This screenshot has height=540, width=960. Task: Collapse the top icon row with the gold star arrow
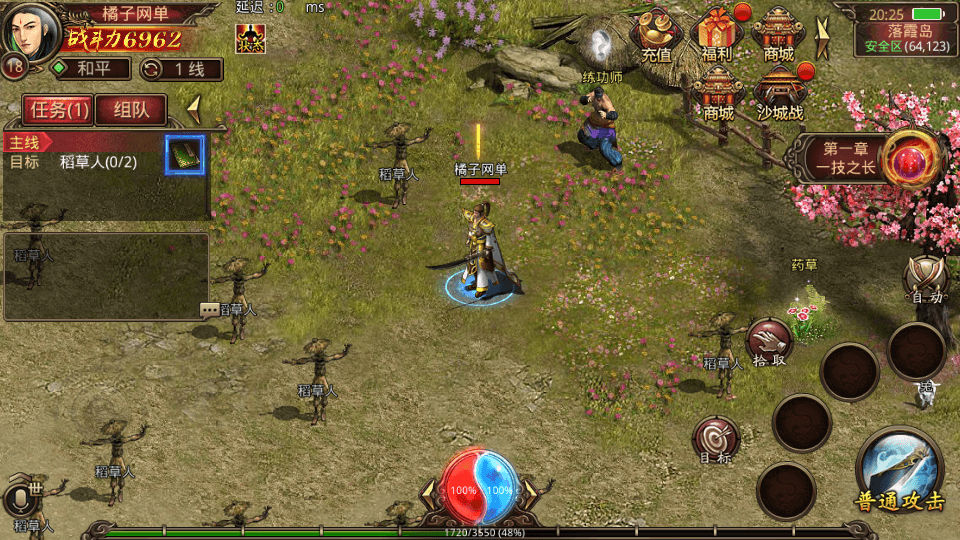(x=823, y=40)
